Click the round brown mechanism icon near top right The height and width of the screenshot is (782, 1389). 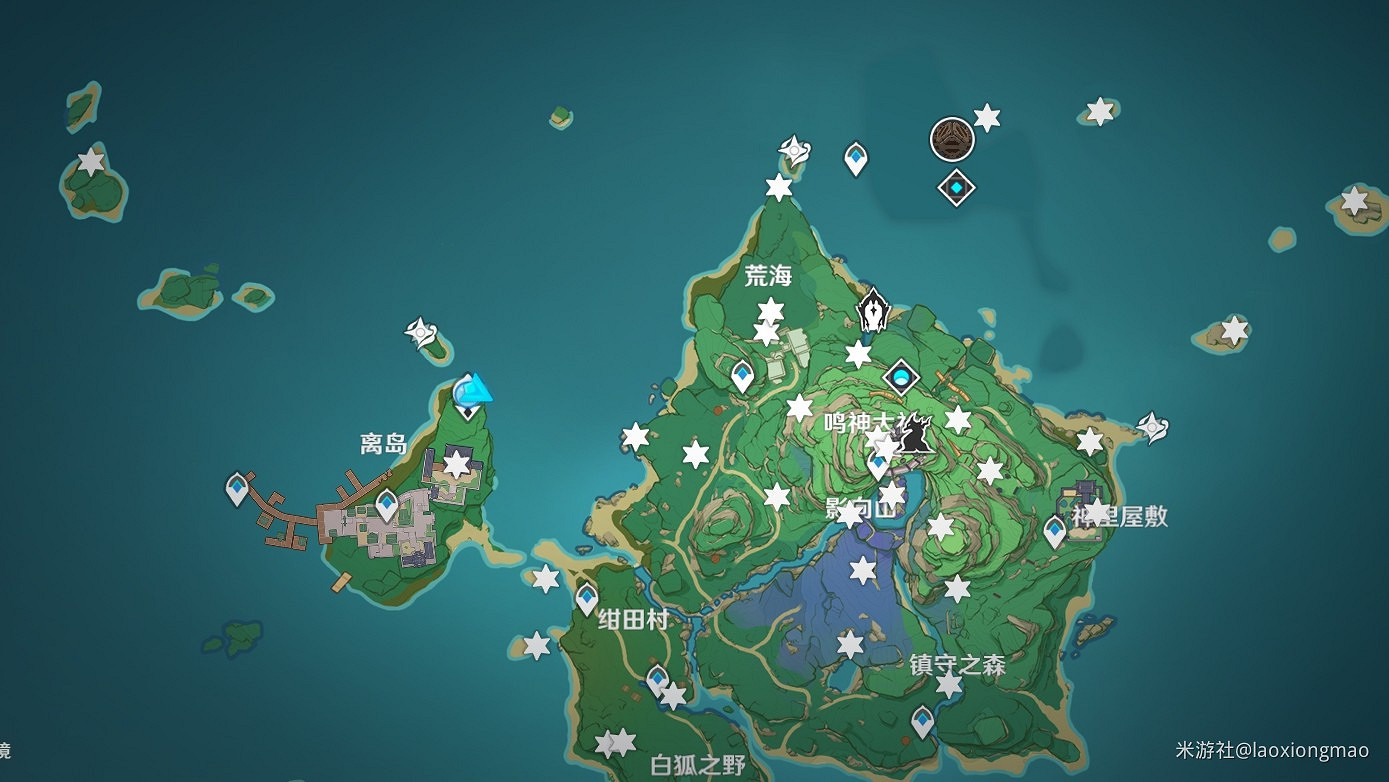click(950, 140)
